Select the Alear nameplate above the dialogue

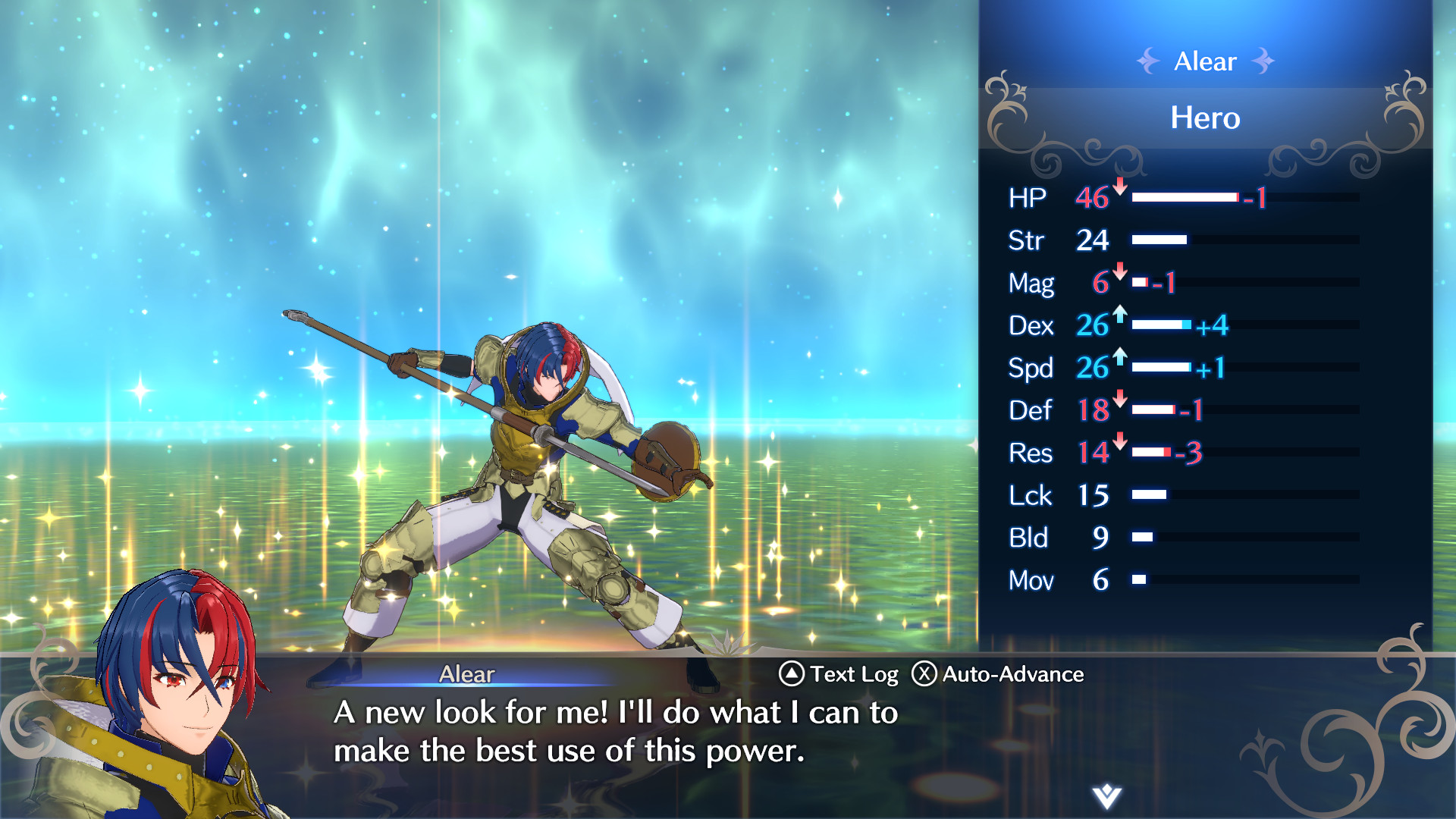coord(466,674)
